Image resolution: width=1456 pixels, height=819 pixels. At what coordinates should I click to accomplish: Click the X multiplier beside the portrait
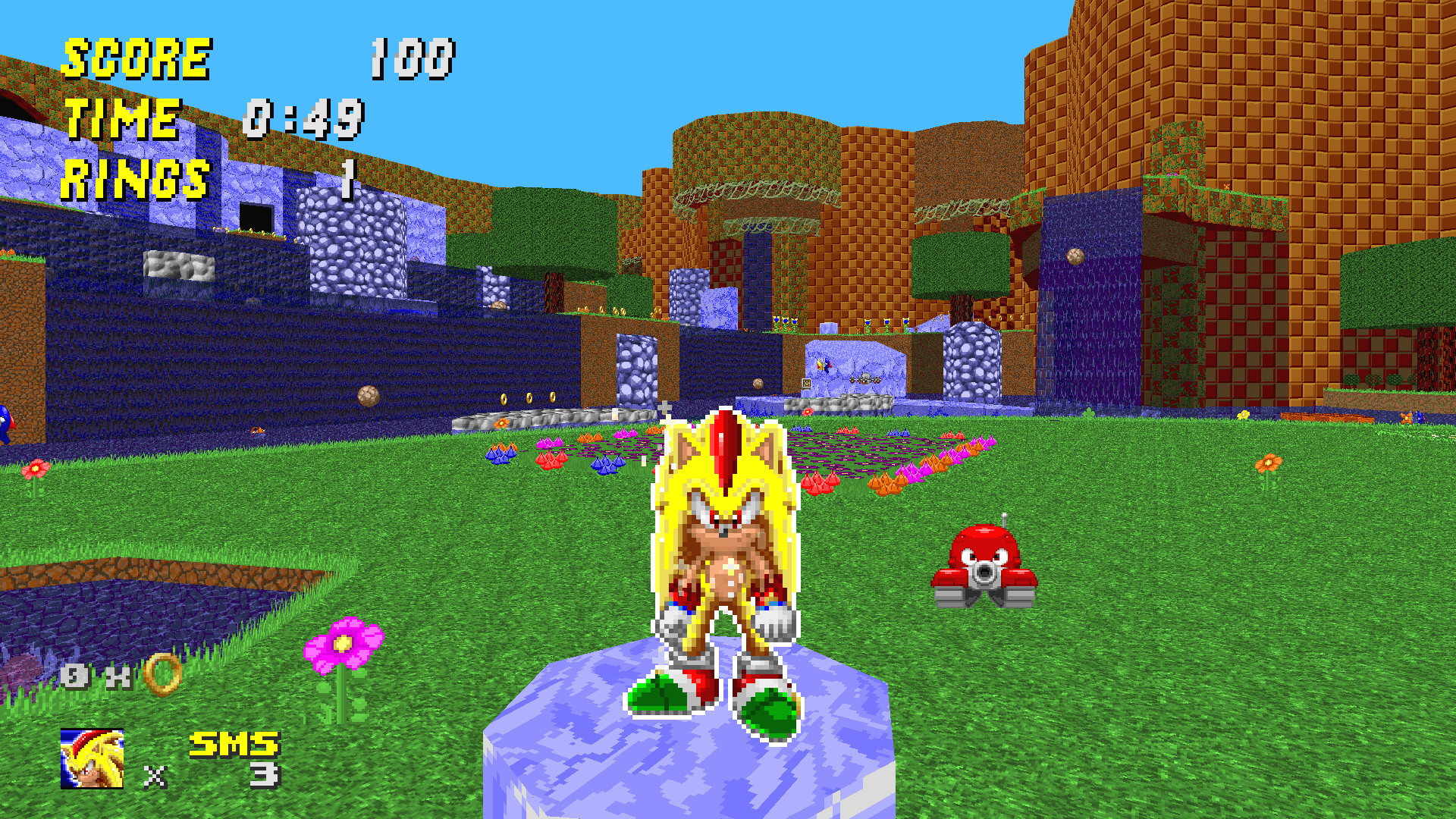click(155, 776)
